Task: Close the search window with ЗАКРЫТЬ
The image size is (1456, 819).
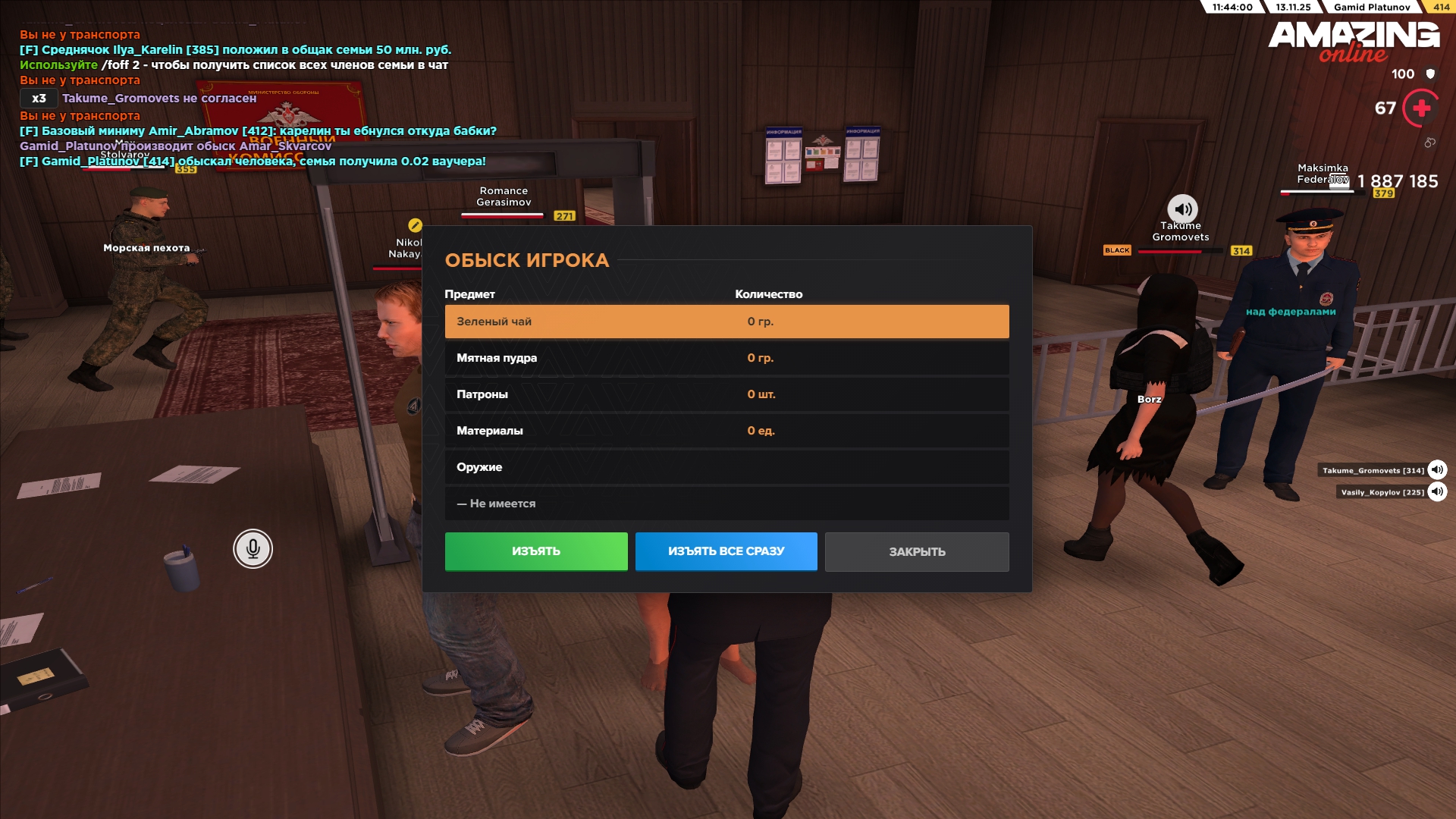Action: [916, 552]
